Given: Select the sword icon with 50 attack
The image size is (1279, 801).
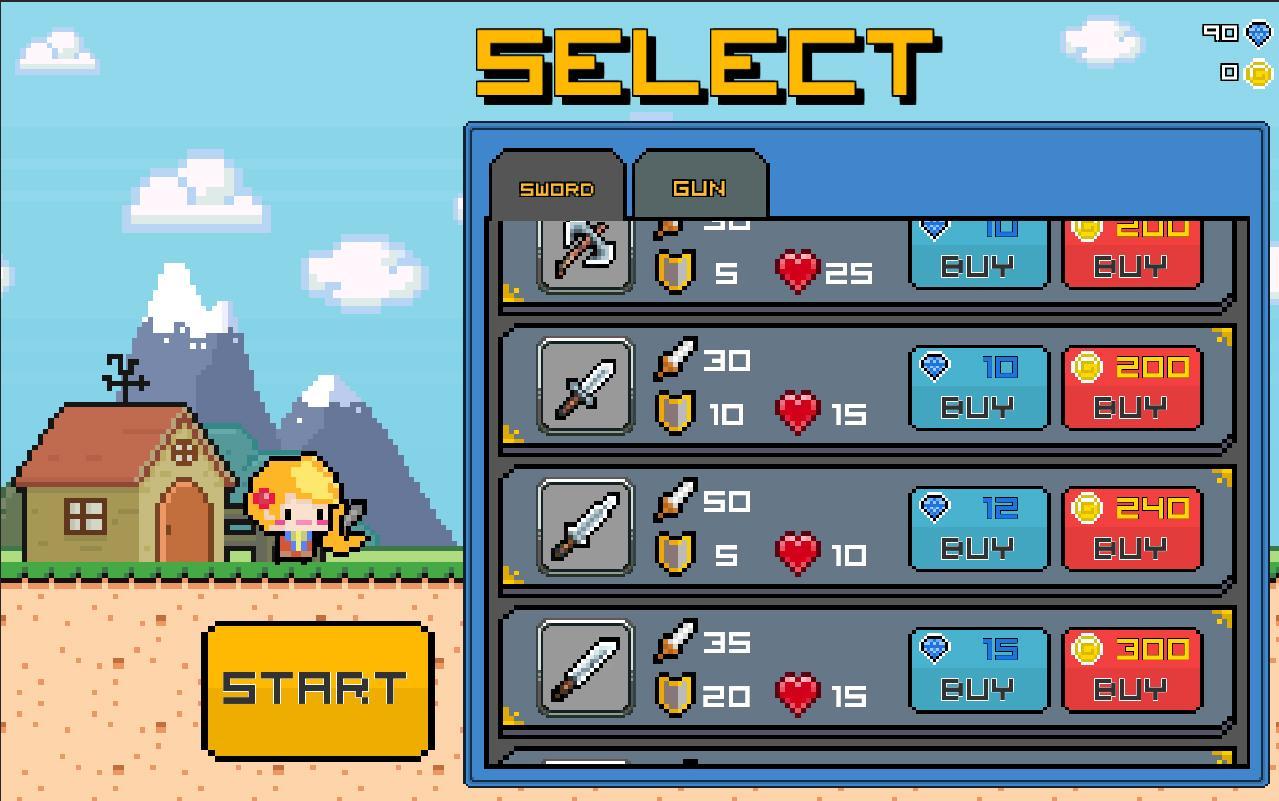Looking at the screenshot, I should (x=585, y=528).
